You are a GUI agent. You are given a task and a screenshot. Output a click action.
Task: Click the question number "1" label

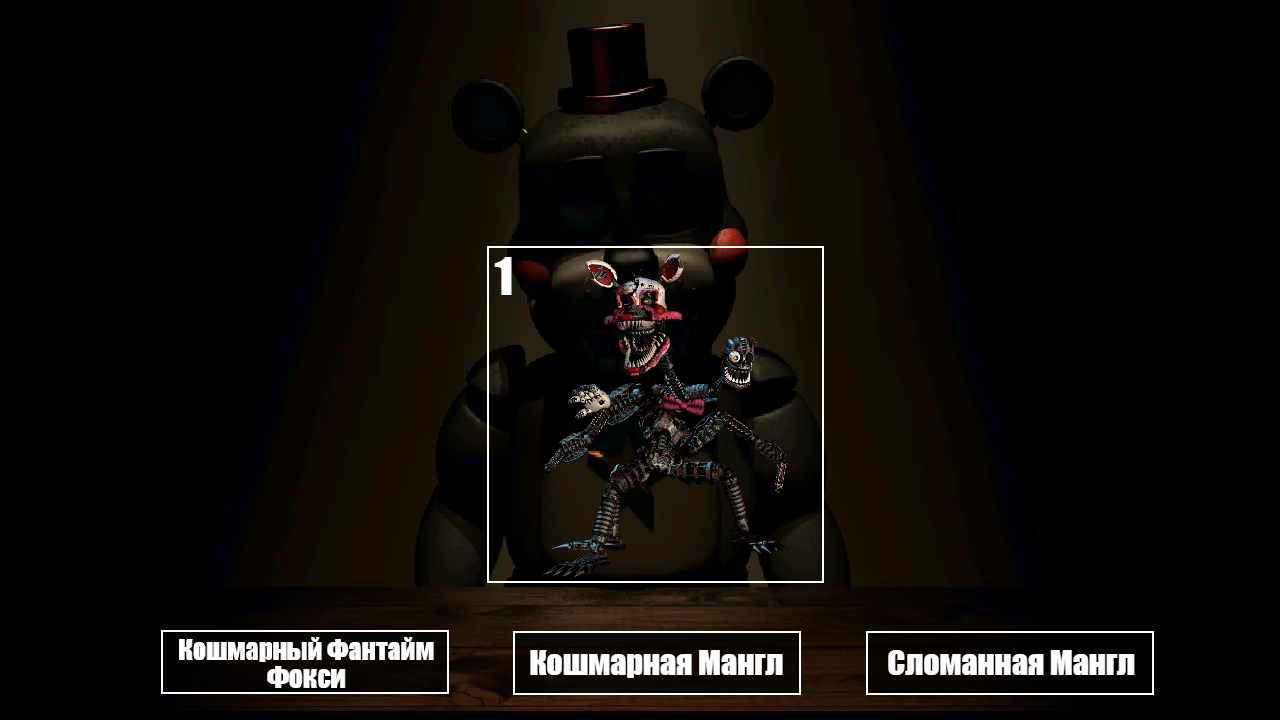click(x=502, y=277)
